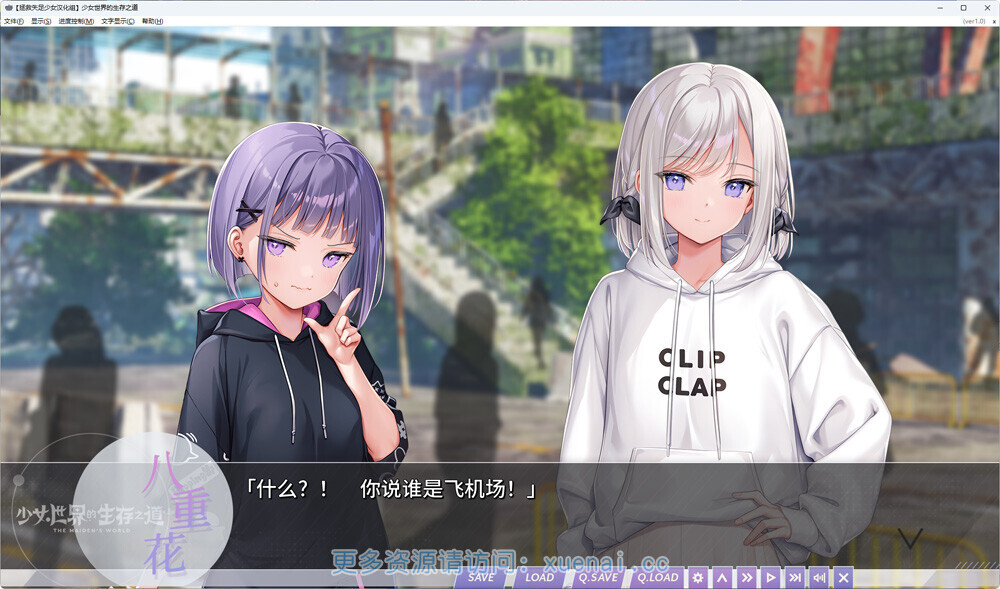Screen dimensions: 1000x589
Task: Jump ahead with the skip-to-next button
Action: pyautogui.click(x=795, y=577)
